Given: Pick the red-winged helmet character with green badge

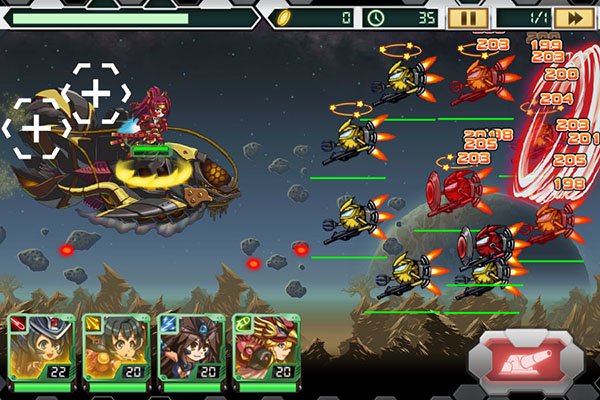Looking at the screenshot, I should click(264, 349).
